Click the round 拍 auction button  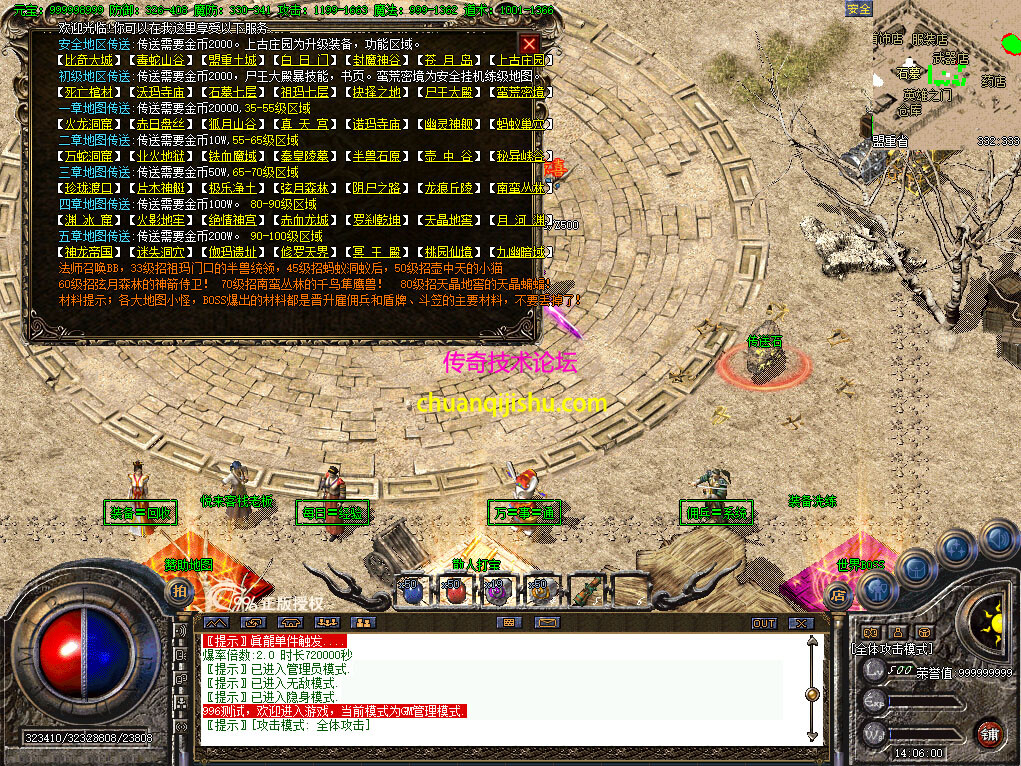pyautogui.click(x=179, y=592)
